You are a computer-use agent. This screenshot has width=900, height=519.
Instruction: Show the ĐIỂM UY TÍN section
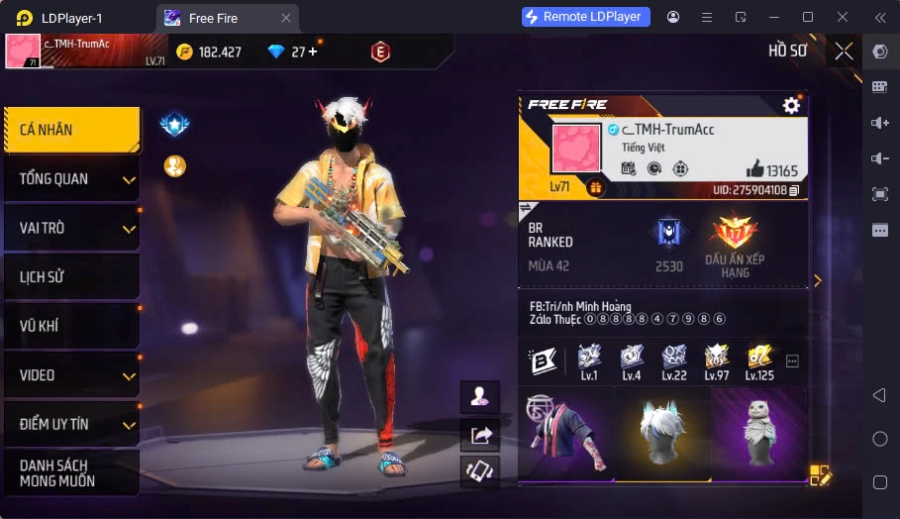(x=70, y=424)
